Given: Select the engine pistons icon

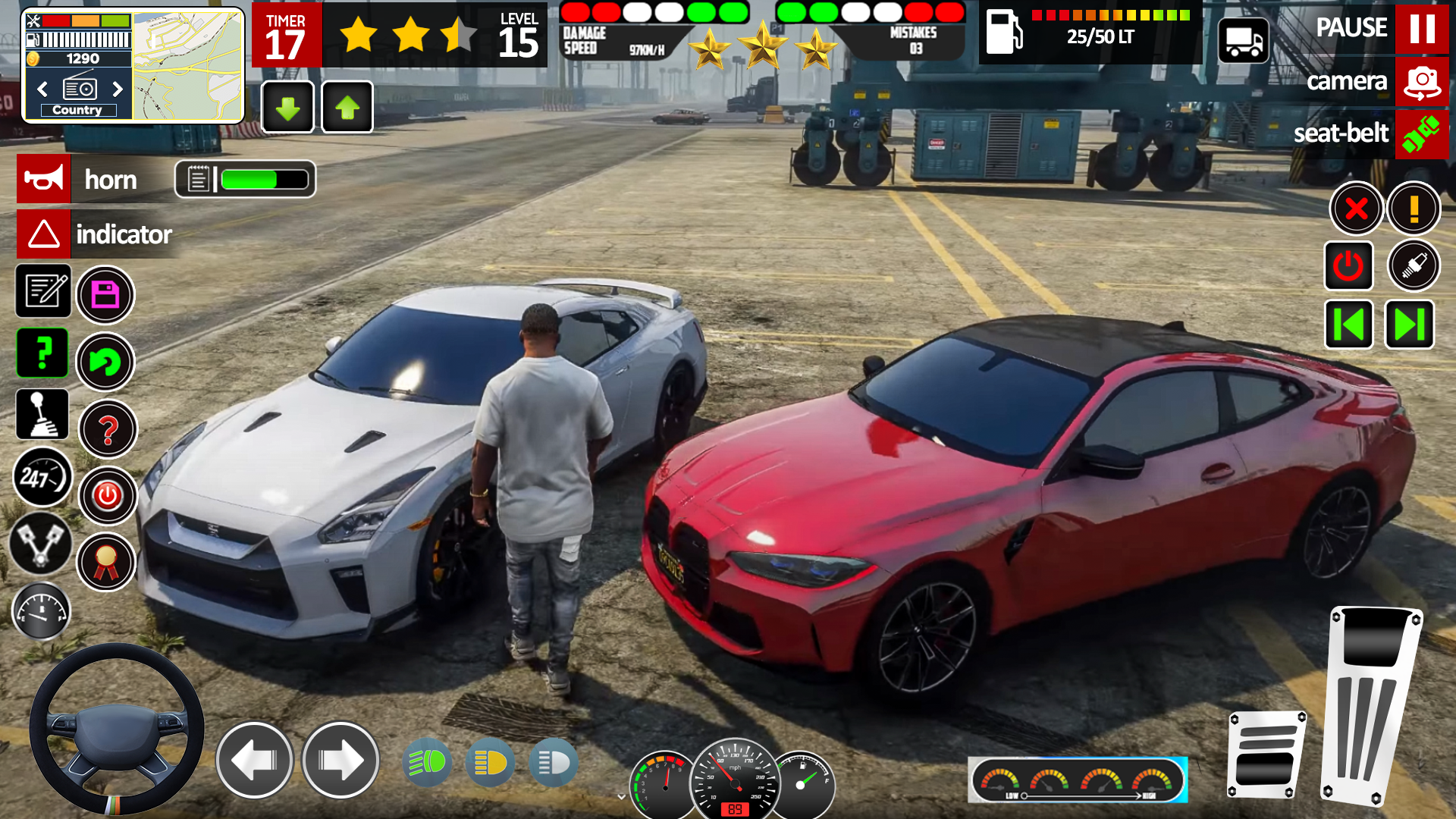Looking at the screenshot, I should (x=42, y=545).
